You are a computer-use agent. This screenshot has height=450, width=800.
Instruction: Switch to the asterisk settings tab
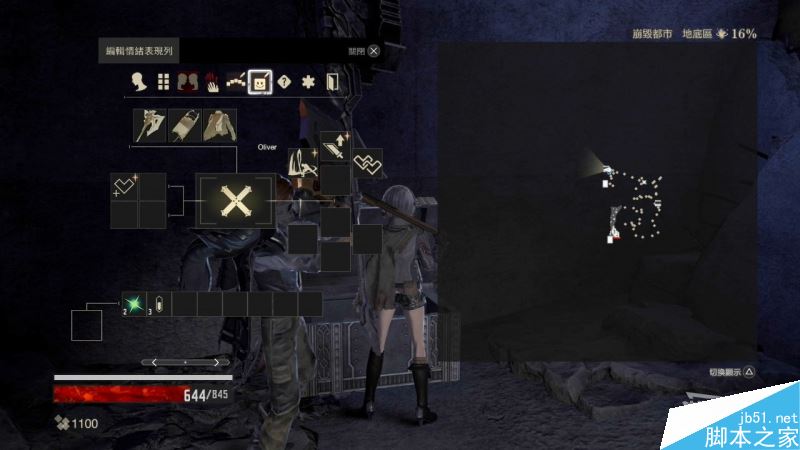coord(310,82)
